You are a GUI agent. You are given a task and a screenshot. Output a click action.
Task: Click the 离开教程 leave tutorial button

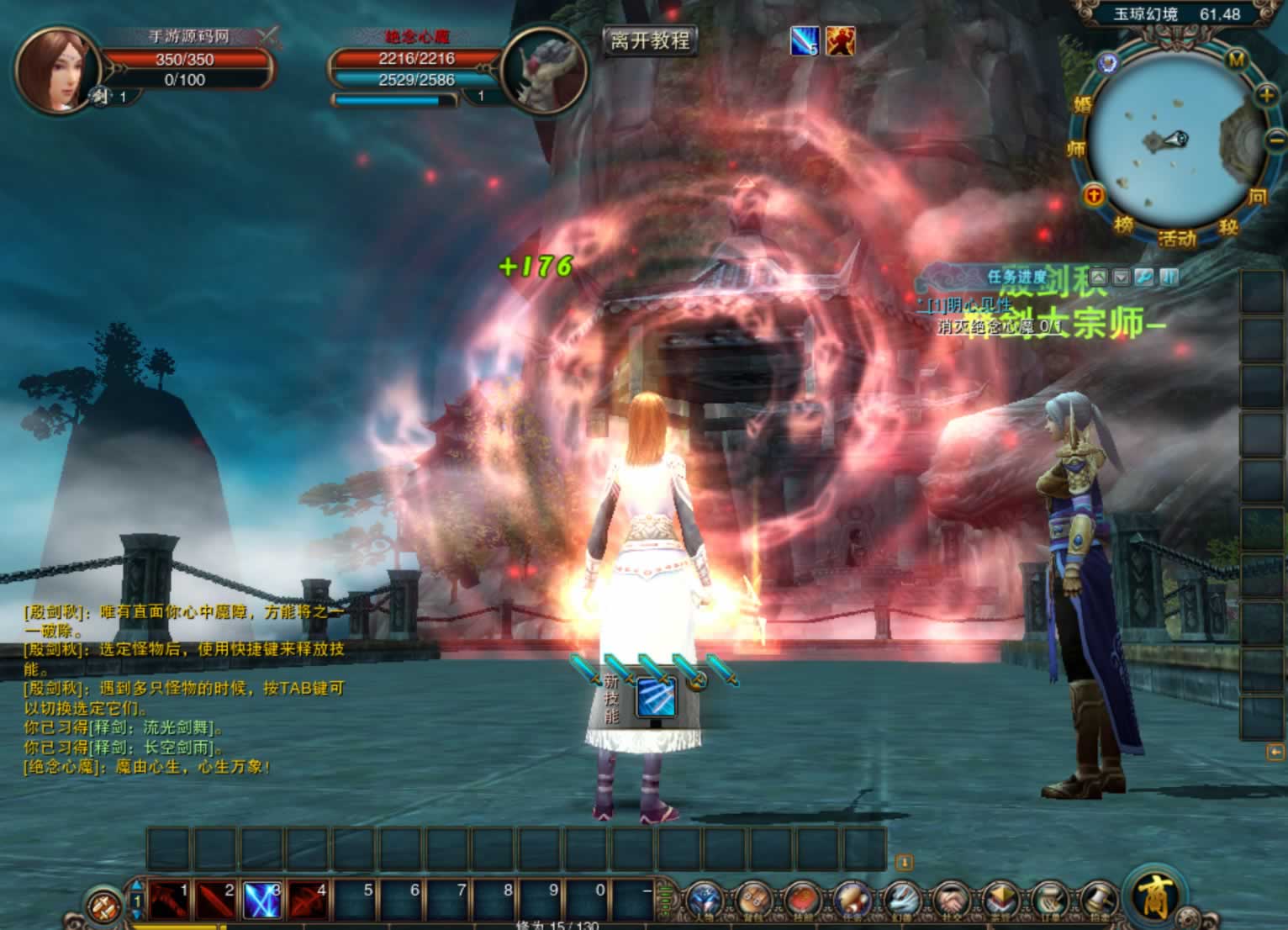(650, 40)
